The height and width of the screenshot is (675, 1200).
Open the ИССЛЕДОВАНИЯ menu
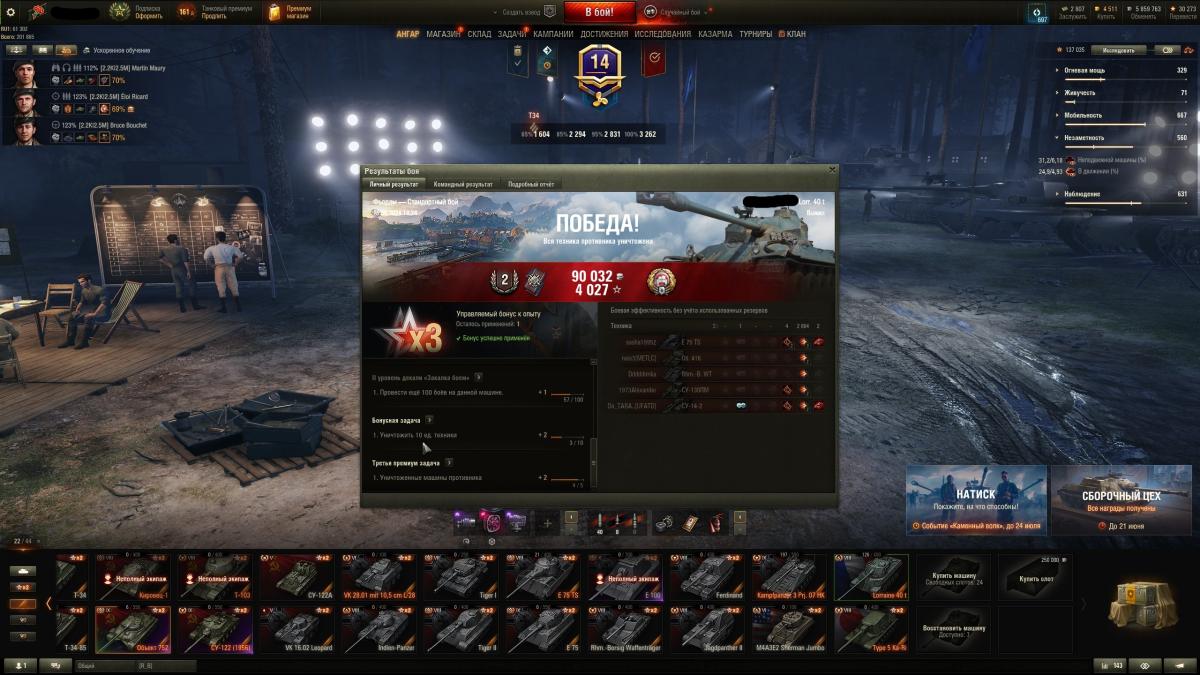(x=662, y=33)
